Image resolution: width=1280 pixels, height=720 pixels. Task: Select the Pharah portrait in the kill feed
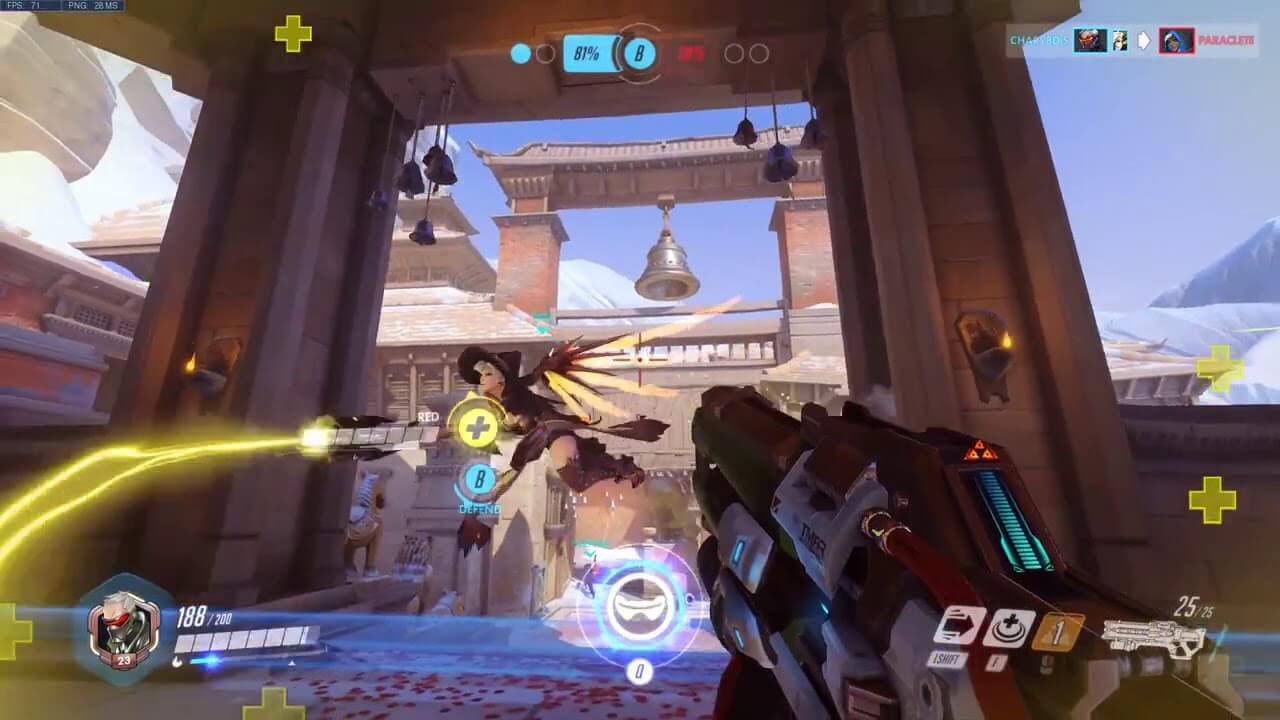coord(1176,41)
